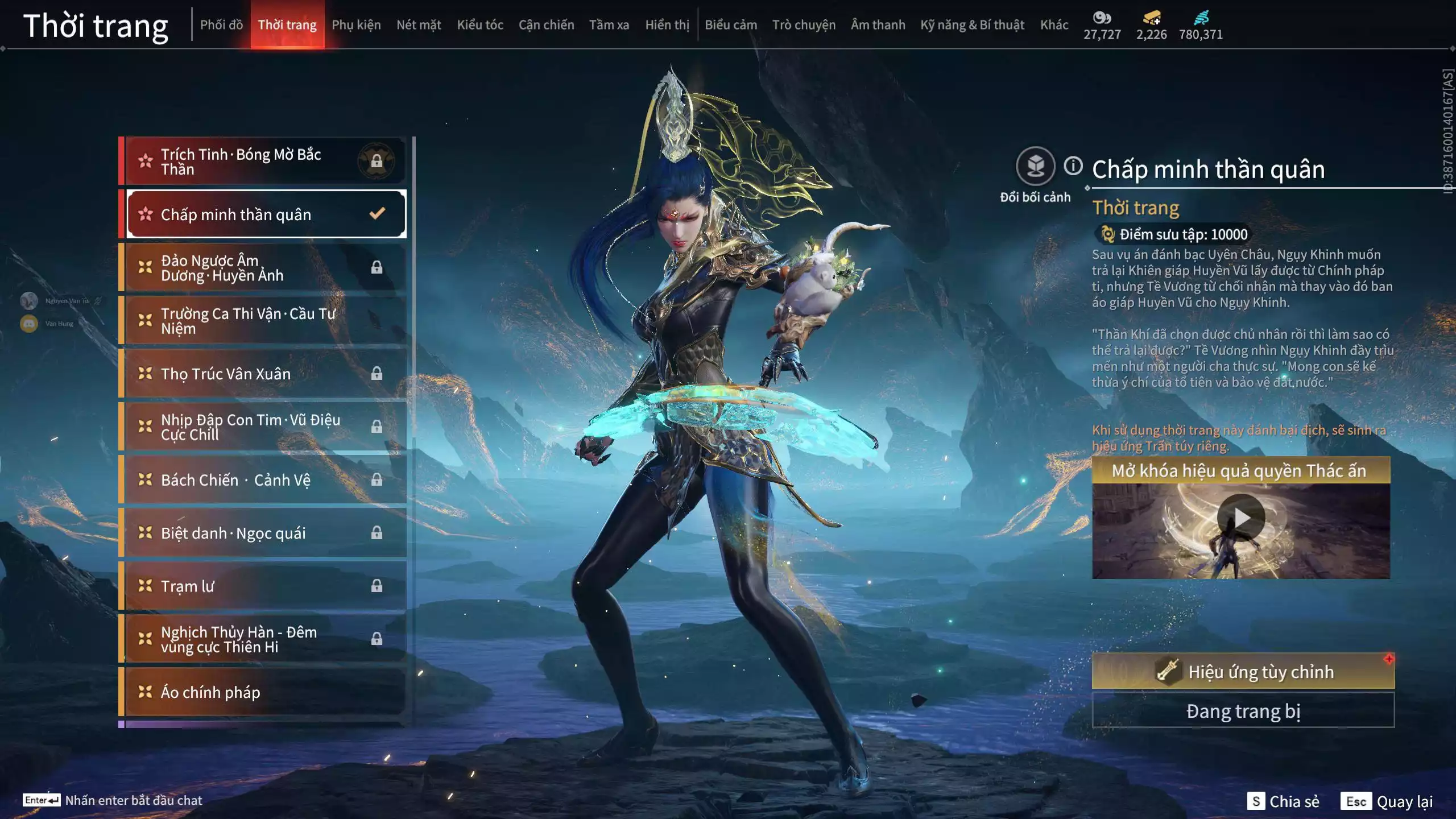Switch to the Kiểu tóc tab

480,25
